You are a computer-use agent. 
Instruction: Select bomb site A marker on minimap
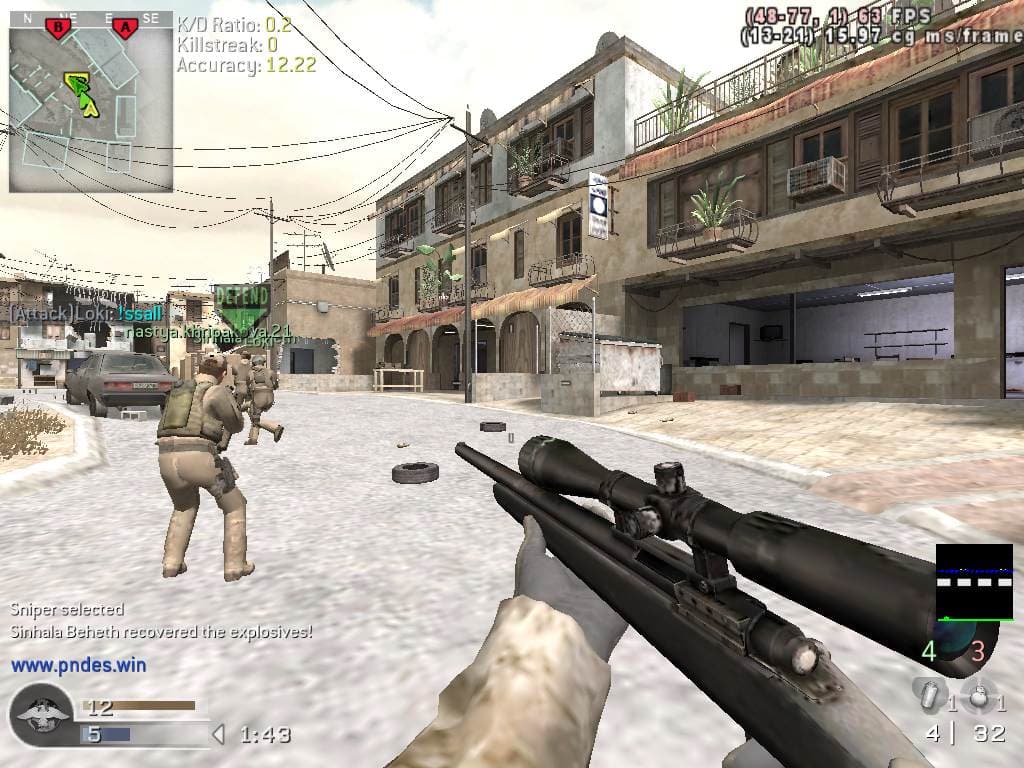[x=124, y=28]
